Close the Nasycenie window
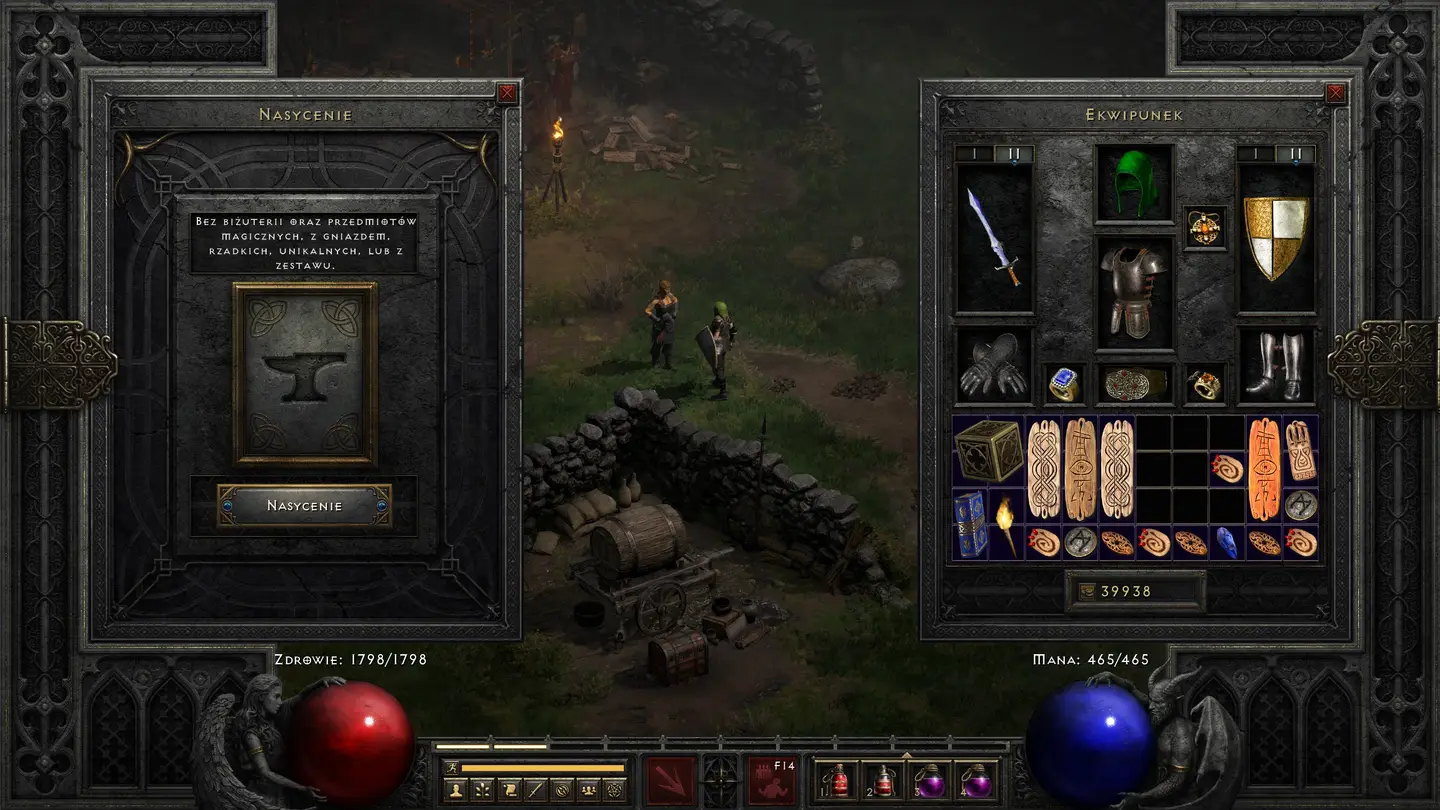The width and height of the screenshot is (1440, 810). coord(508,94)
